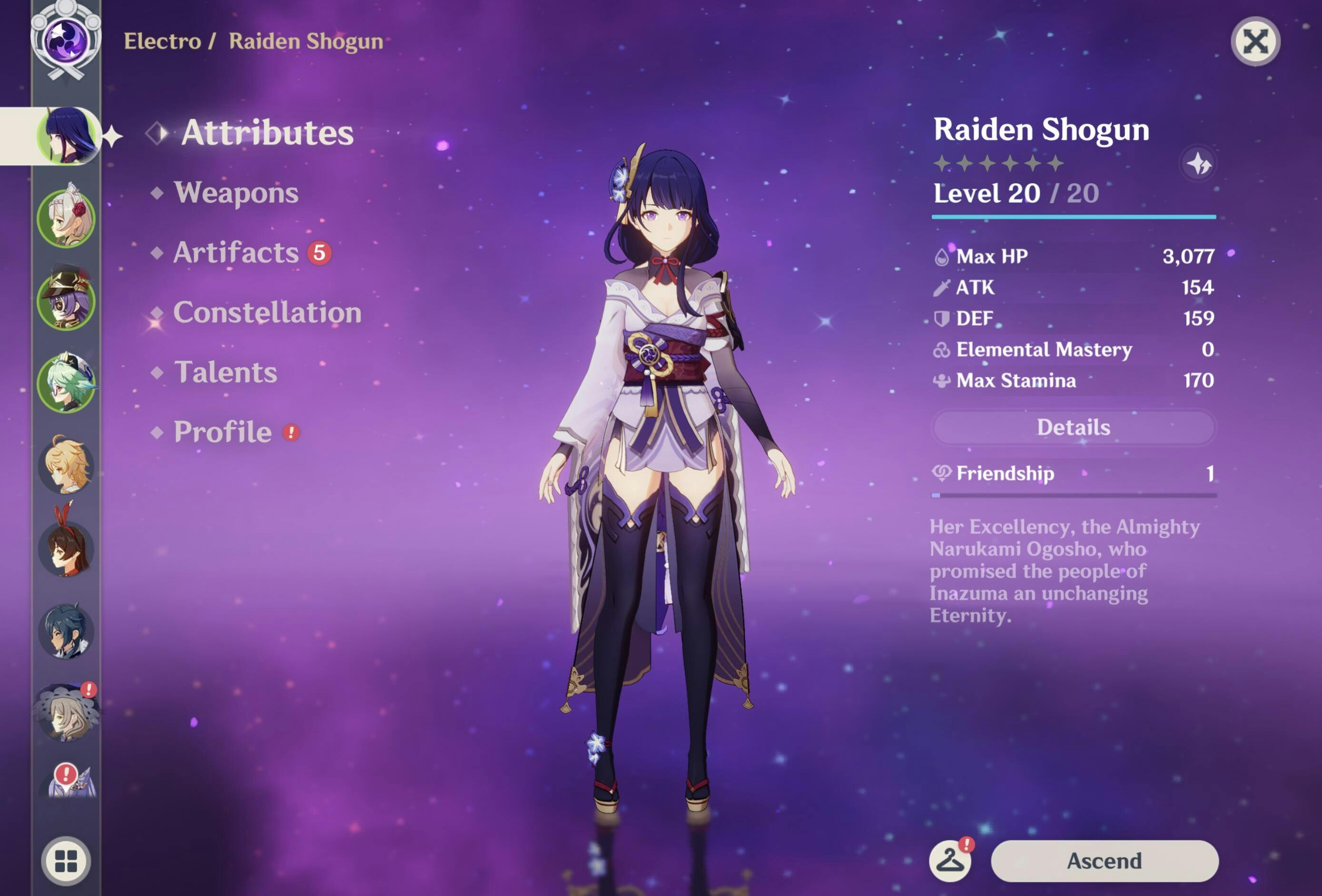The width and height of the screenshot is (1322, 896).
Task: Select the Attributes menu entry
Action: click(x=267, y=133)
